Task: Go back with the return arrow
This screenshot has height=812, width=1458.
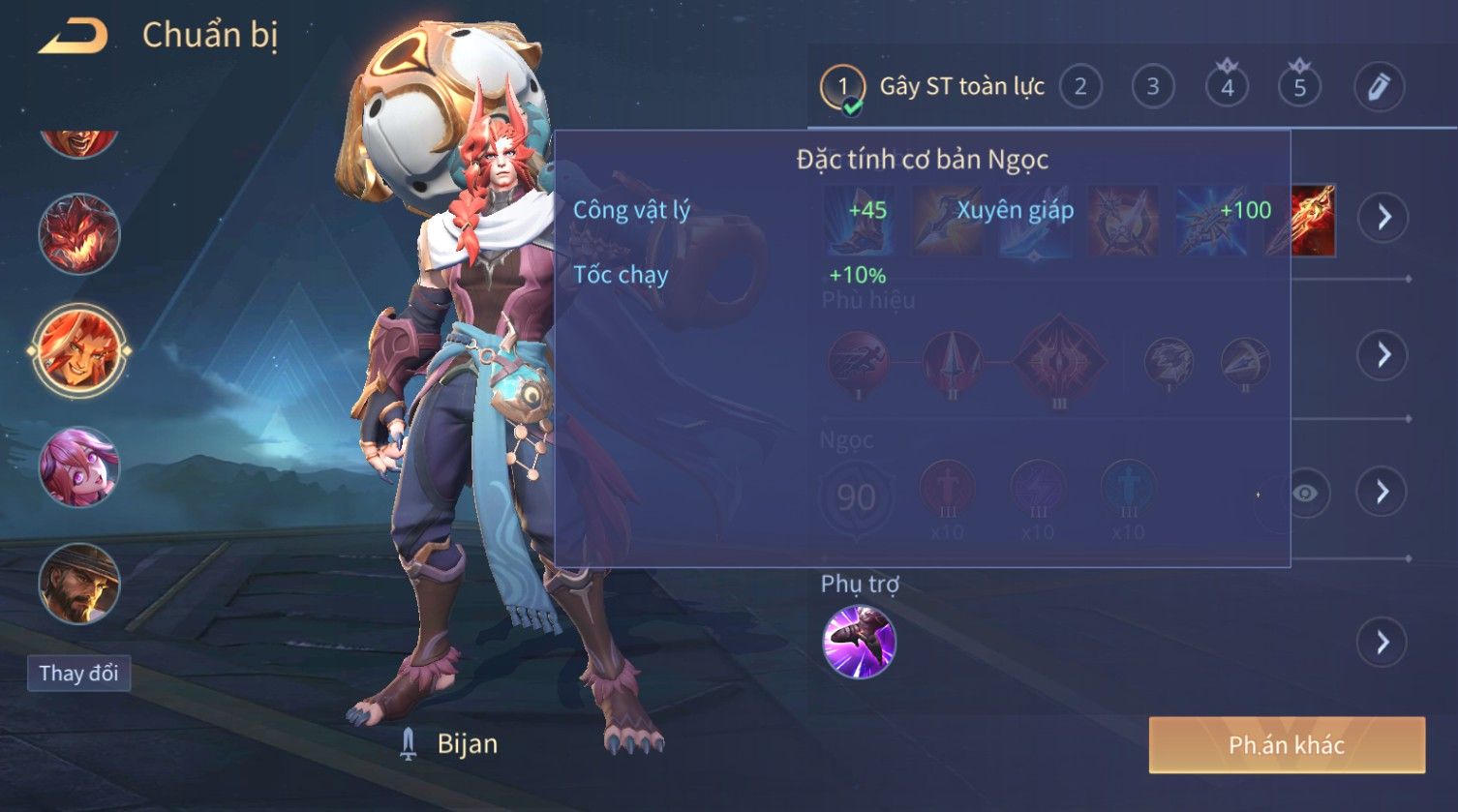Action: pos(74,37)
